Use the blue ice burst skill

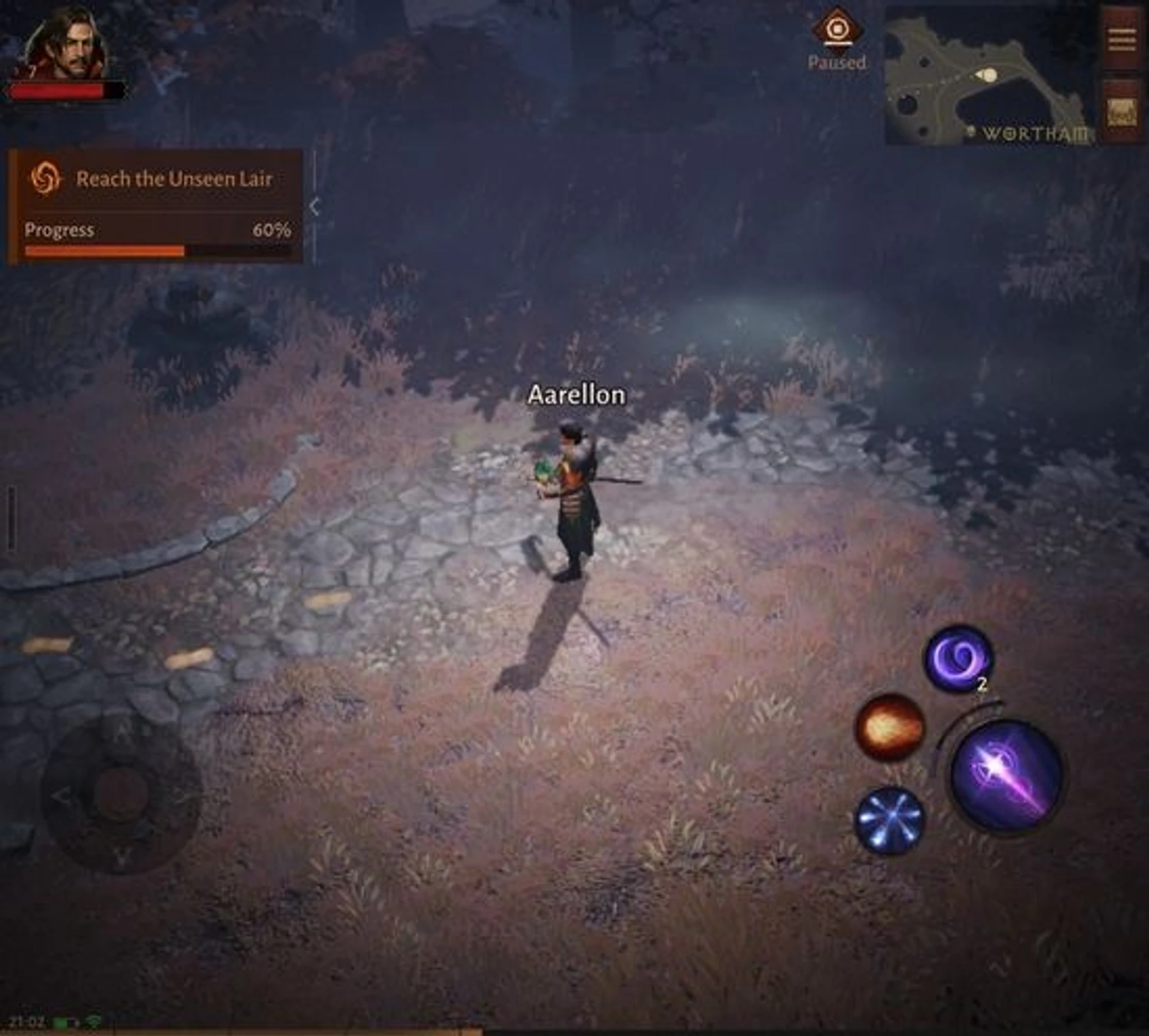tap(890, 818)
